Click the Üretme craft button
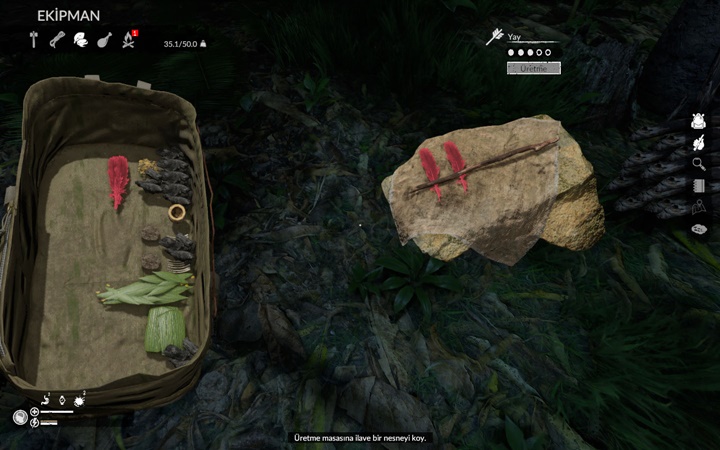Viewport: 720px width, 450px height. point(534,68)
